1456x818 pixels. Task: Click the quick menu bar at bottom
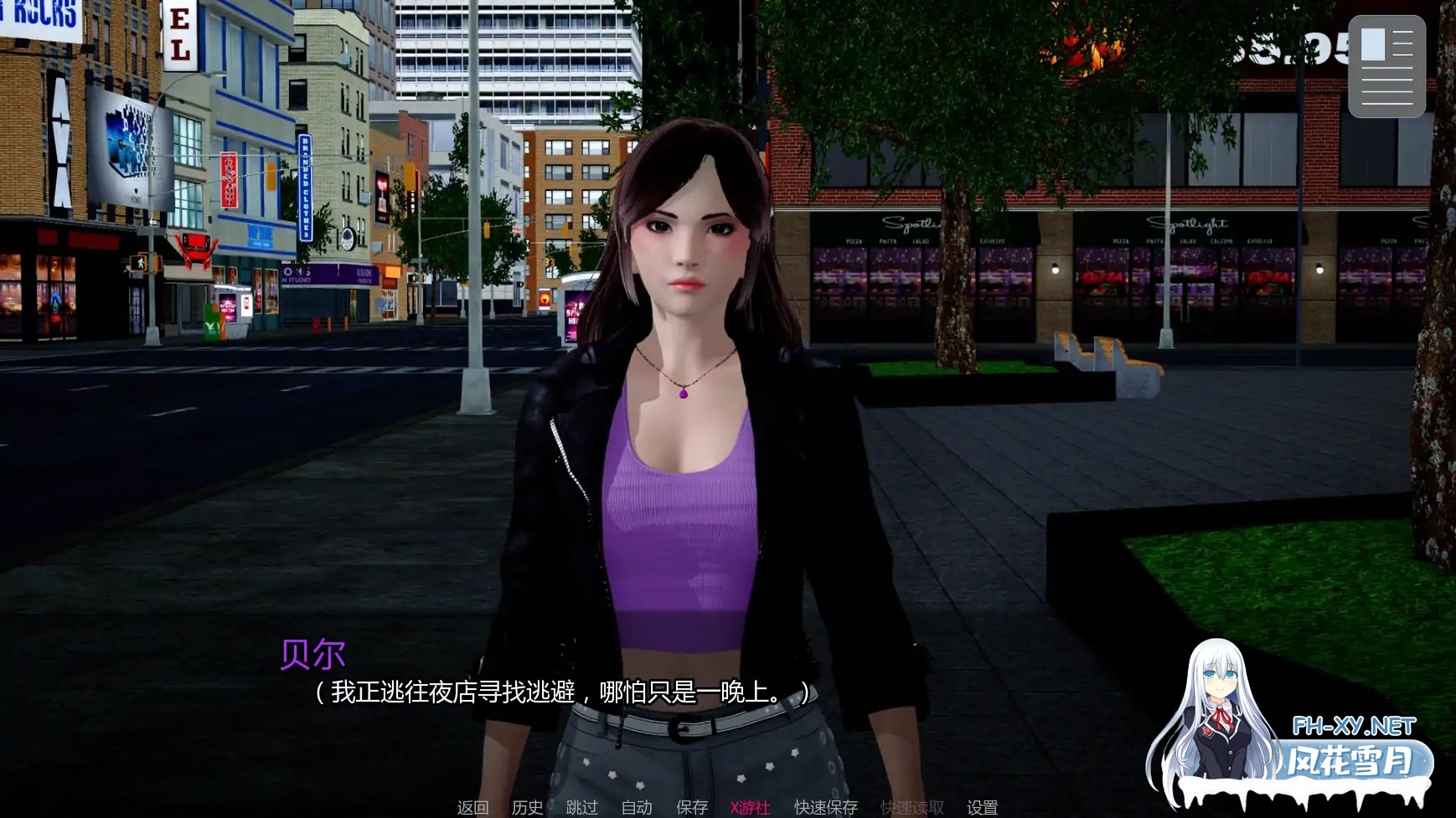click(x=729, y=809)
